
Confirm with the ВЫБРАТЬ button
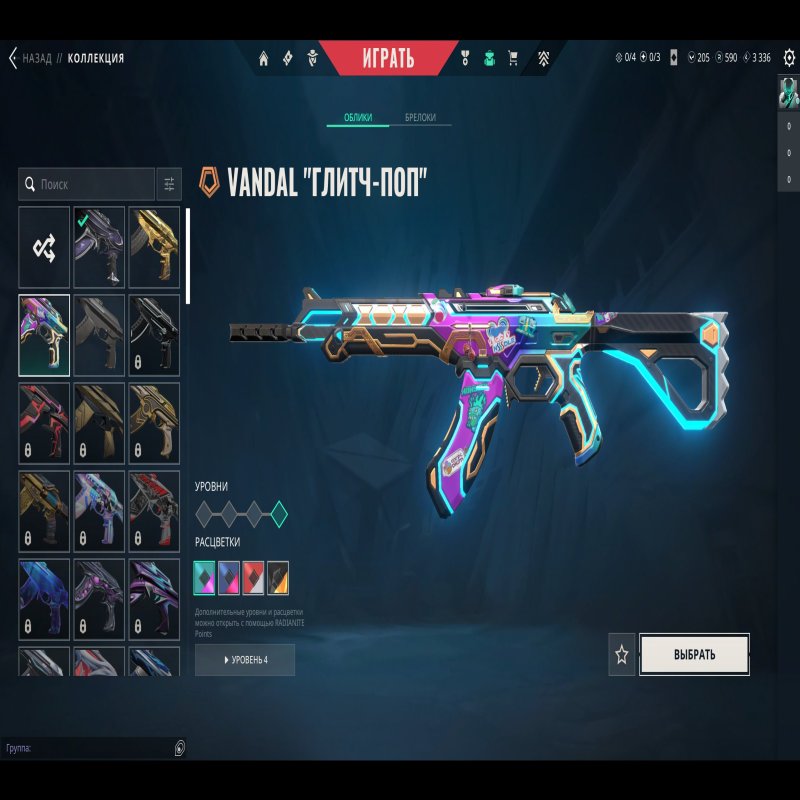(694, 655)
